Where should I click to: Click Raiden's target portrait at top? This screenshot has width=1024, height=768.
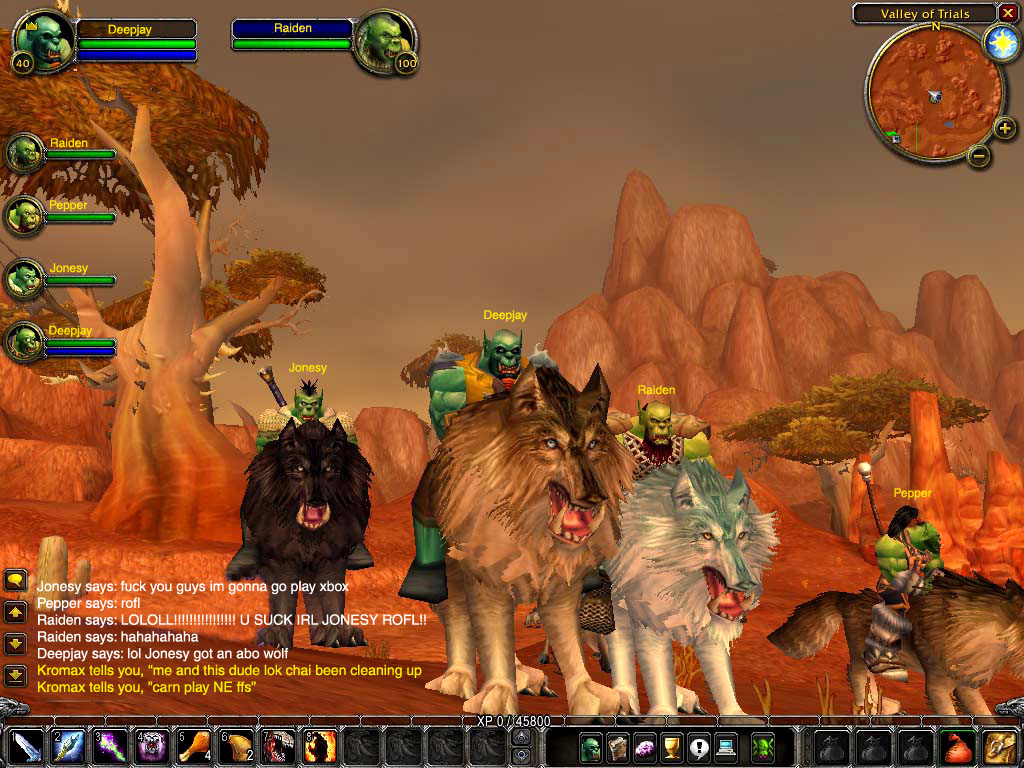(x=385, y=40)
